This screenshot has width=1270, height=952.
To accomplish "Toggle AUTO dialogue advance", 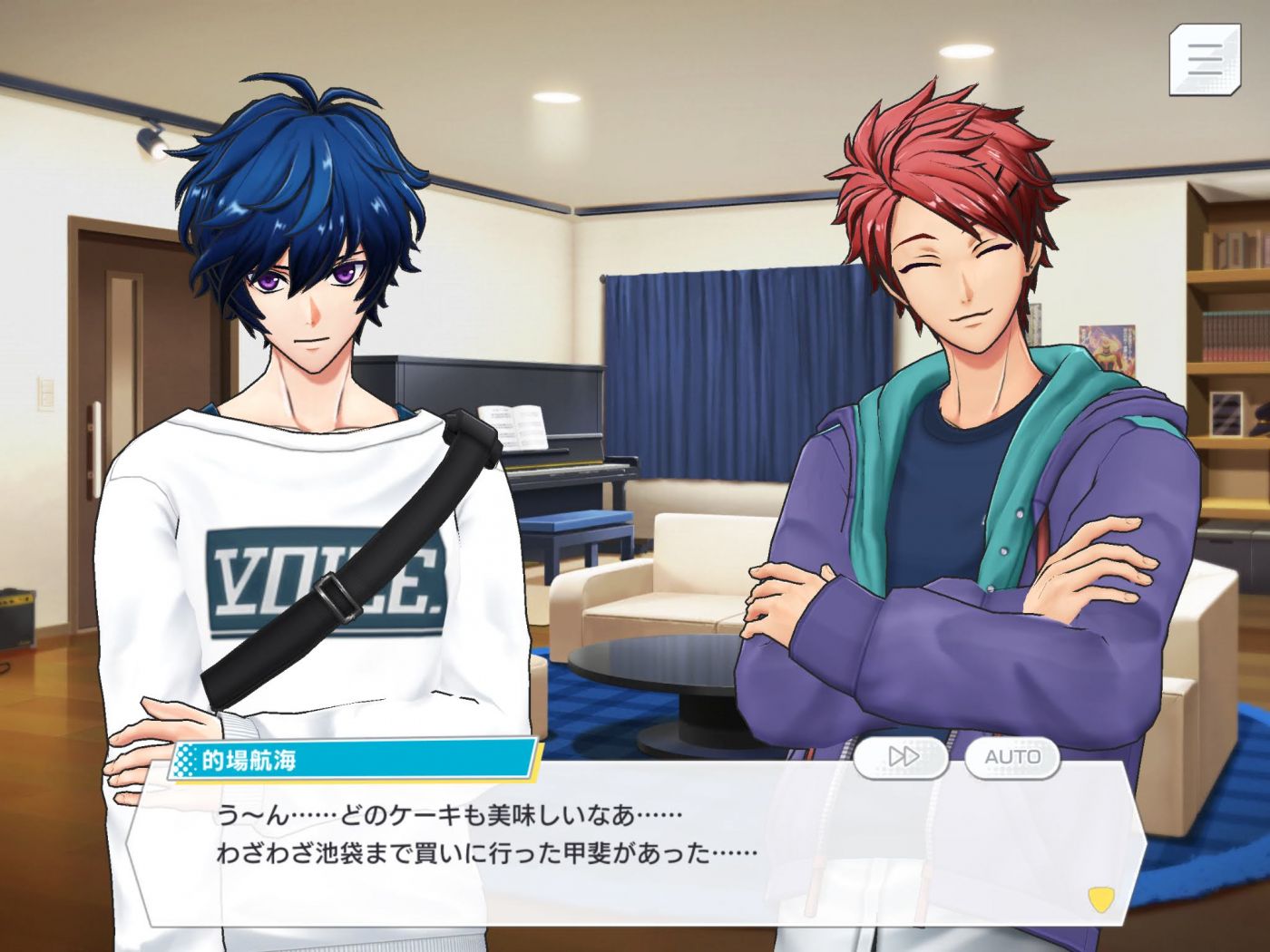I will [1012, 757].
